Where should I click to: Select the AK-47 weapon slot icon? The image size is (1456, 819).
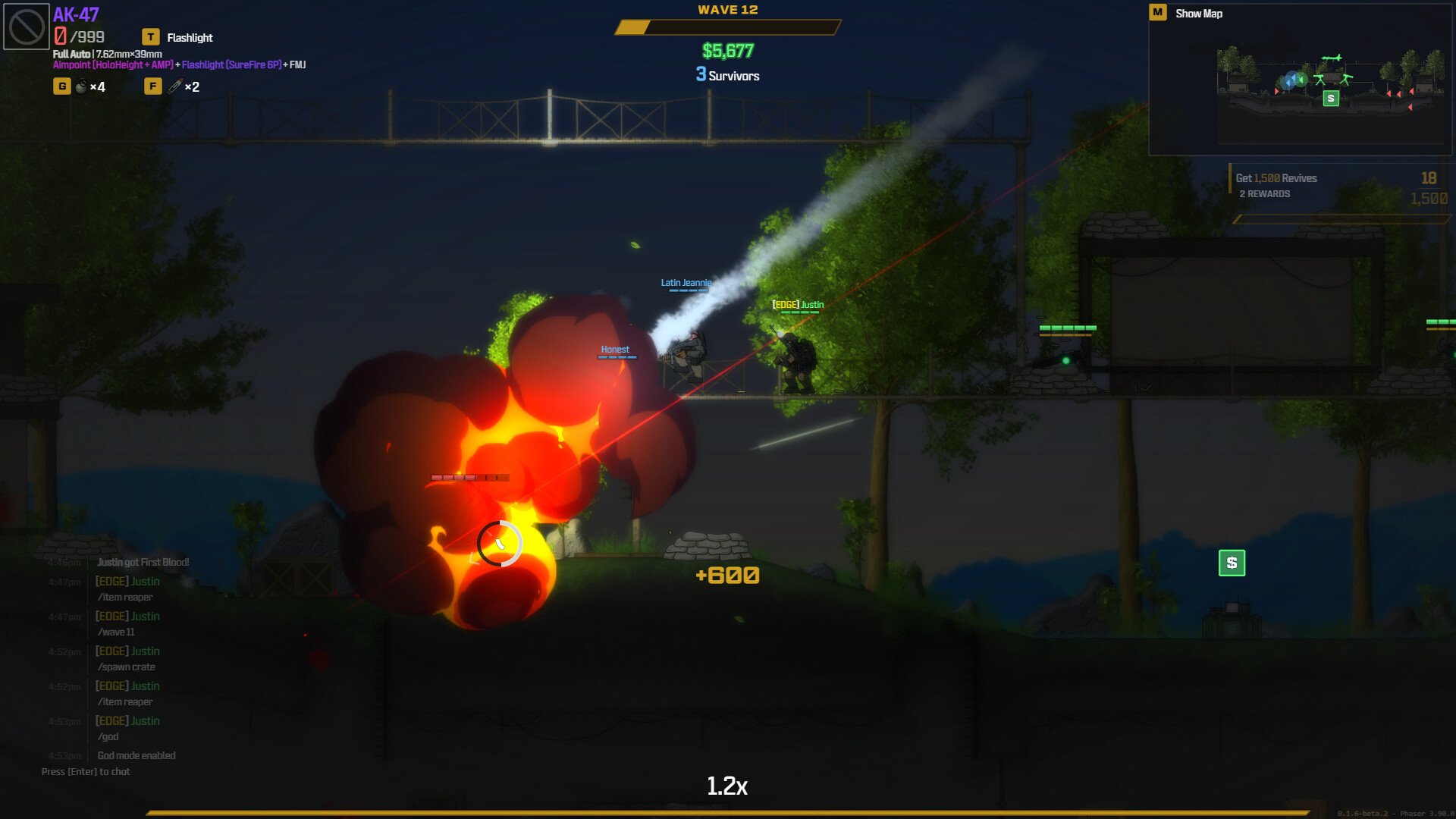pyautogui.click(x=27, y=27)
